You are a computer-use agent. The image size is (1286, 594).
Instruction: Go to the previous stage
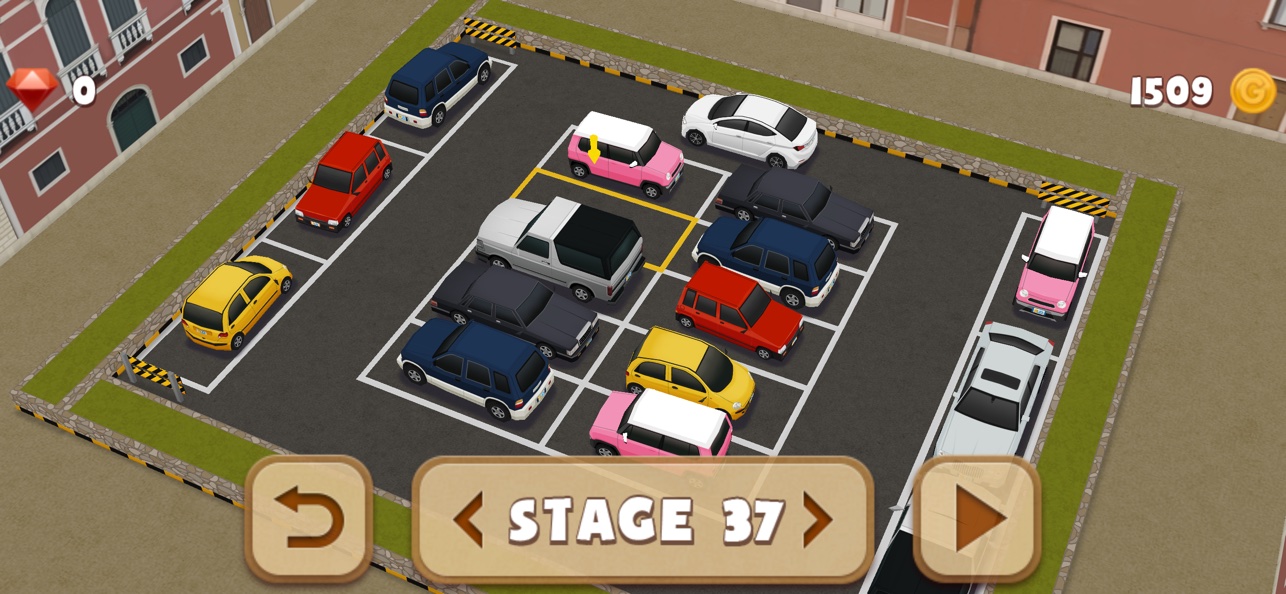click(468, 520)
